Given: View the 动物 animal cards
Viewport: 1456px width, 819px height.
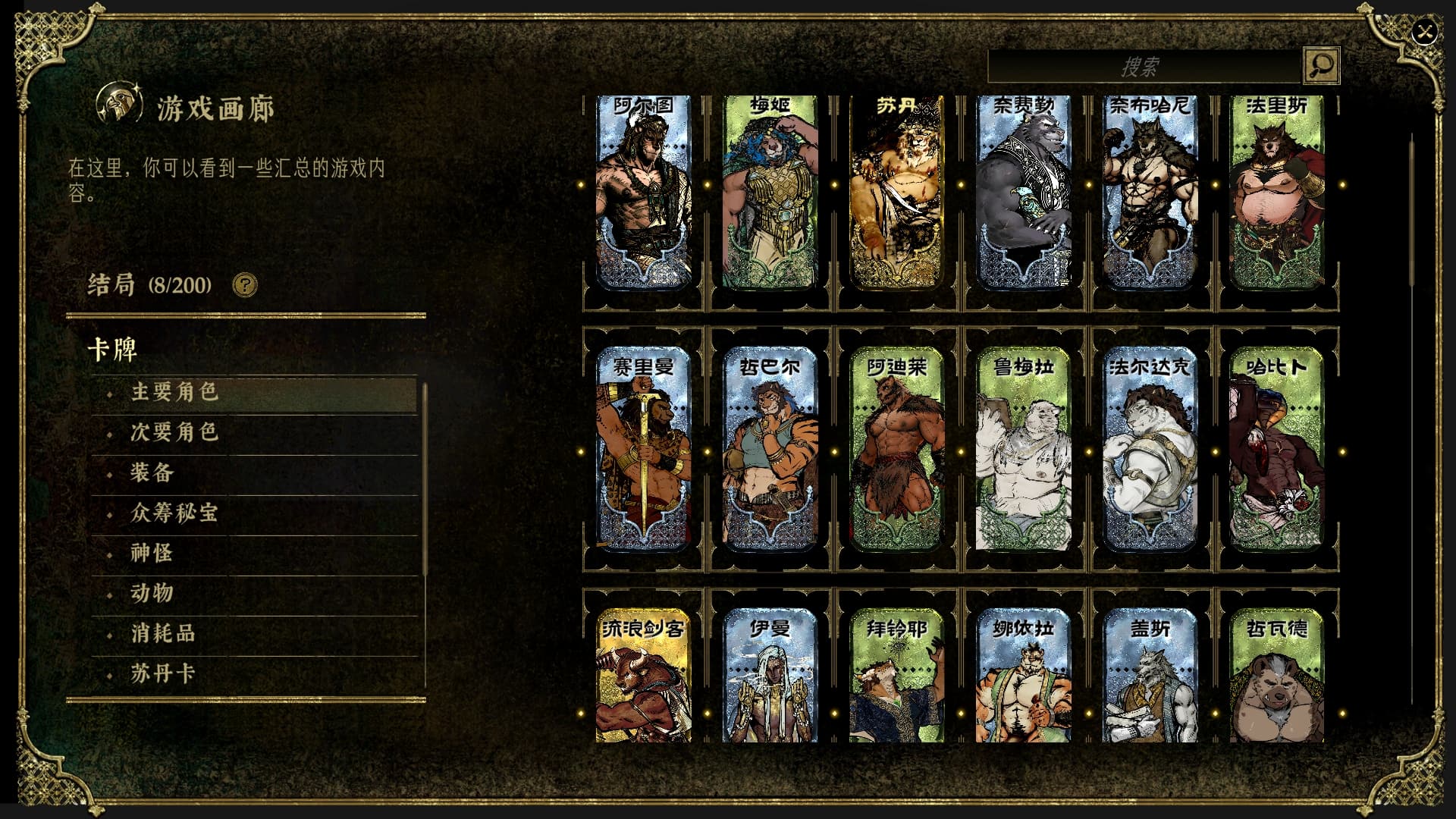Looking at the screenshot, I should pyautogui.click(x=152, y=593).
